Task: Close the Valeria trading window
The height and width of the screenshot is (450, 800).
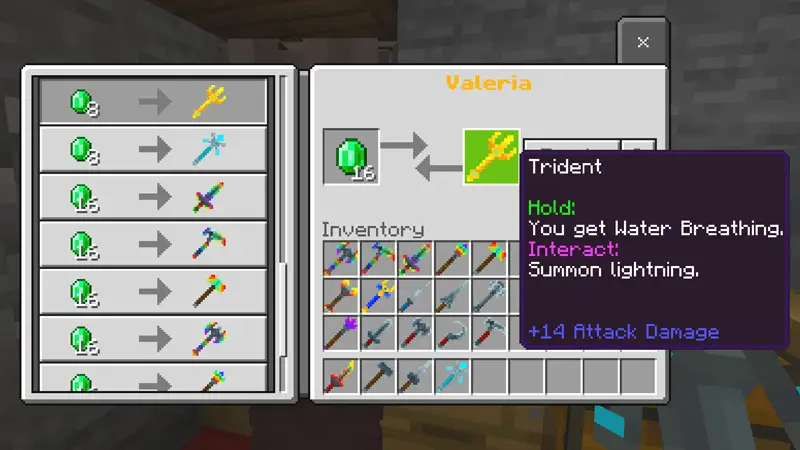Action: [643, 42]
